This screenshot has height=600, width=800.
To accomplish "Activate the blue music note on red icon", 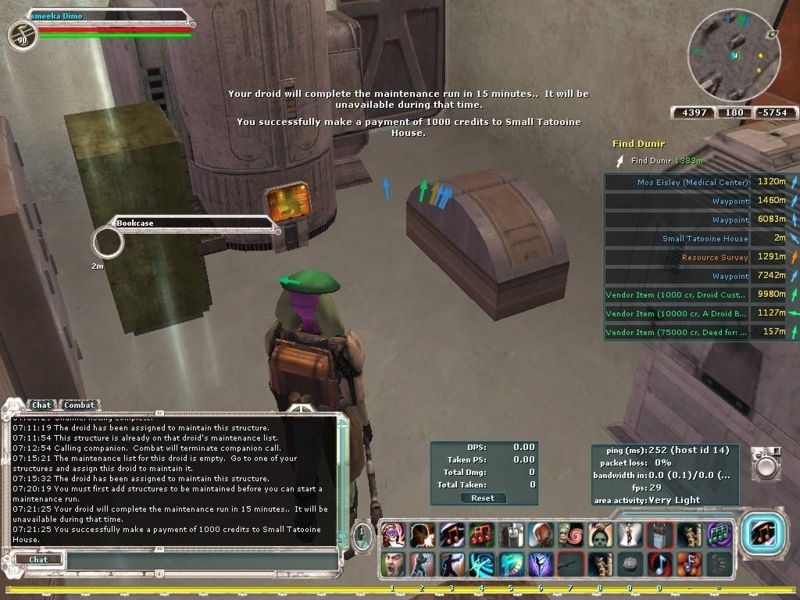I will point(657,562).
